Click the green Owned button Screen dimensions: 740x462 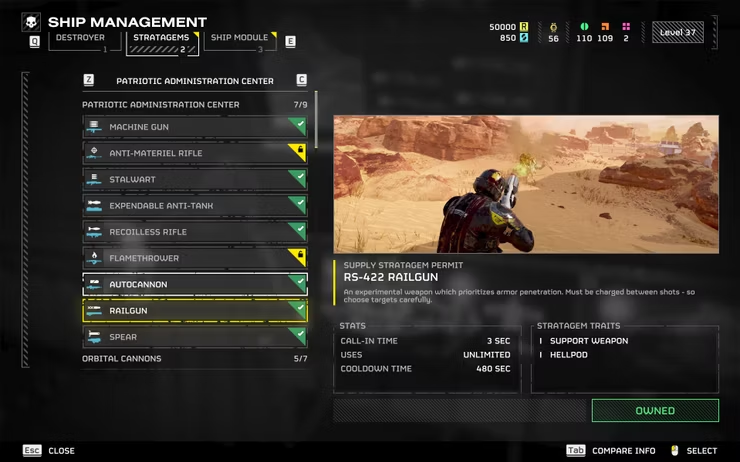click(x=655, y=410)
